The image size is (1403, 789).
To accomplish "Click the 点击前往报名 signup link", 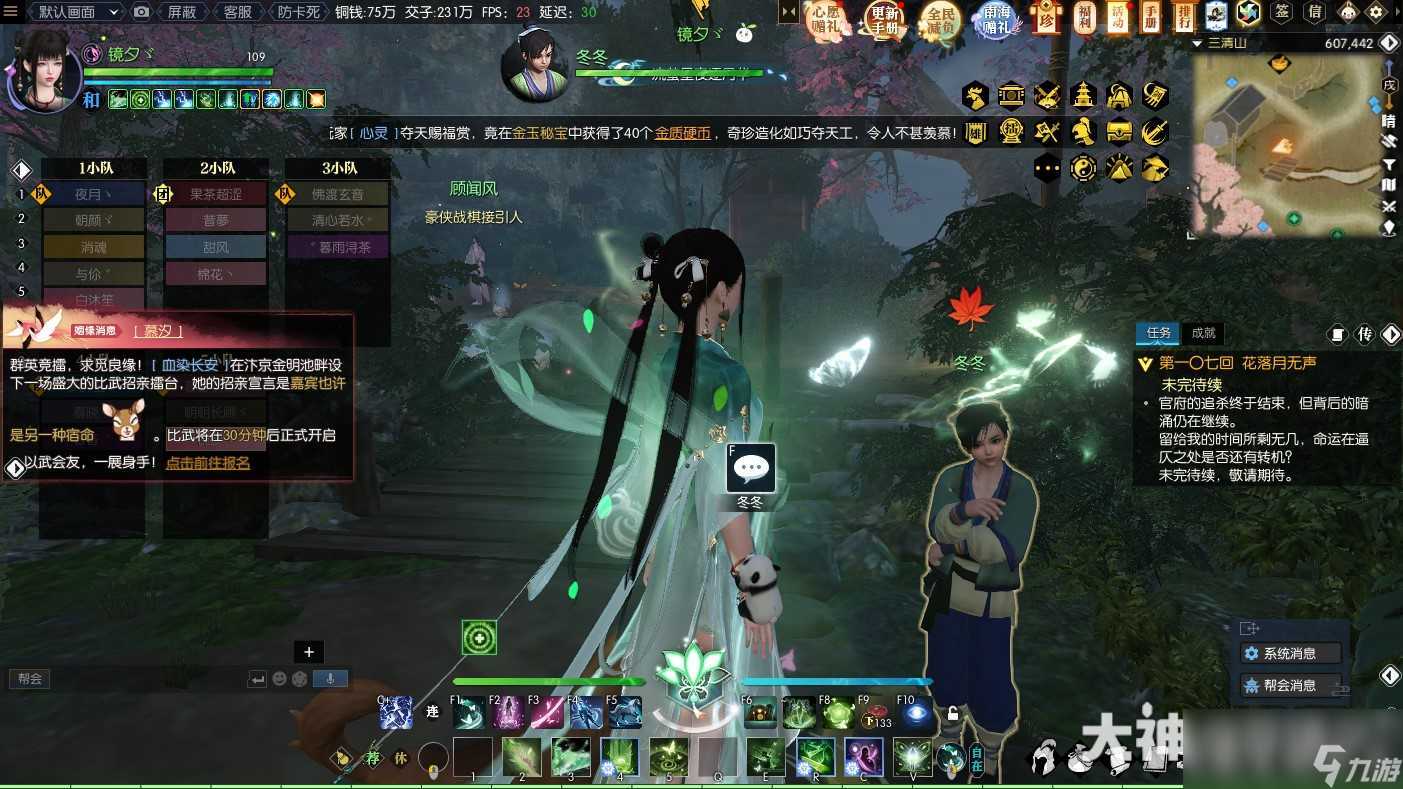I will tap(206, 463).
